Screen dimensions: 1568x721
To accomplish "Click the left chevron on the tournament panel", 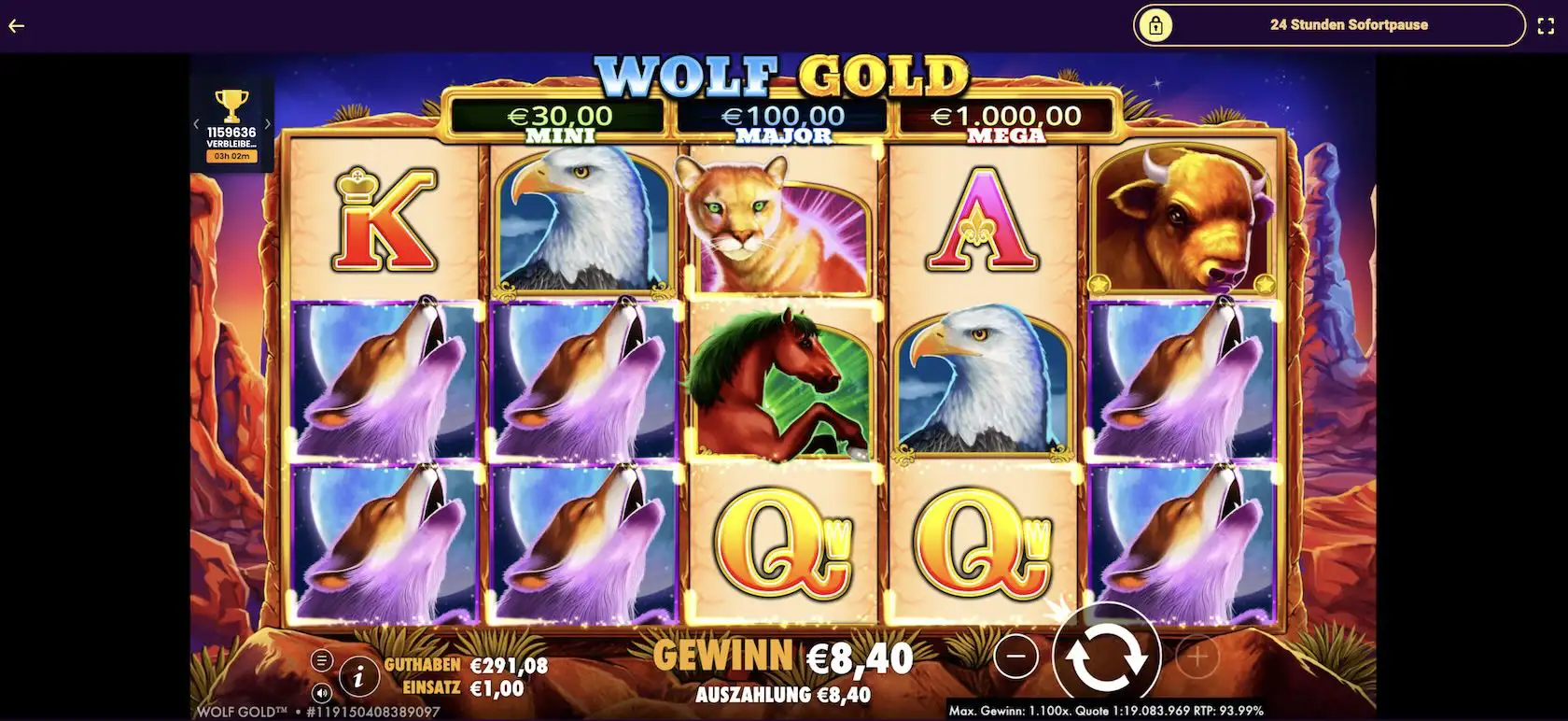I will tap(197, 123).
